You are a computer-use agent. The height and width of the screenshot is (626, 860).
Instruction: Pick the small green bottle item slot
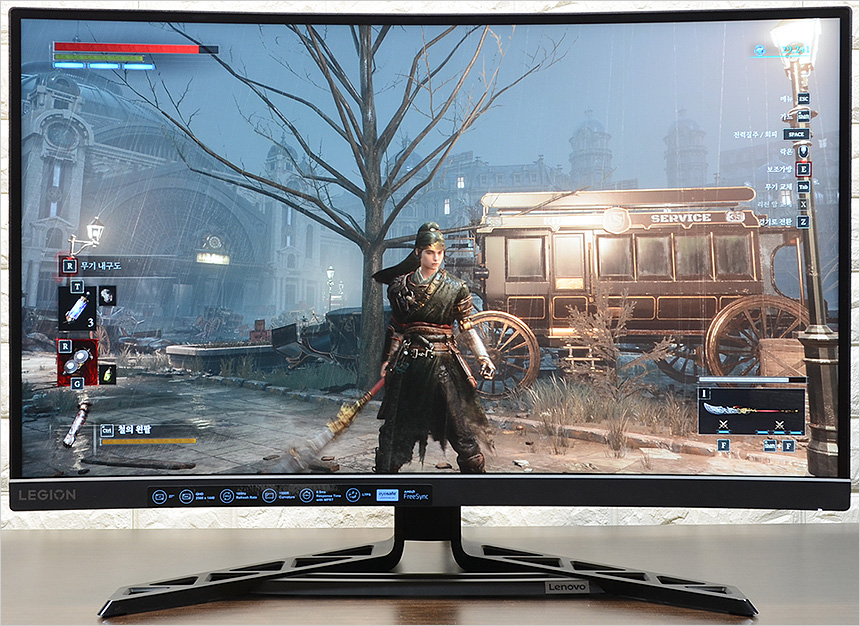click(107, 373)
